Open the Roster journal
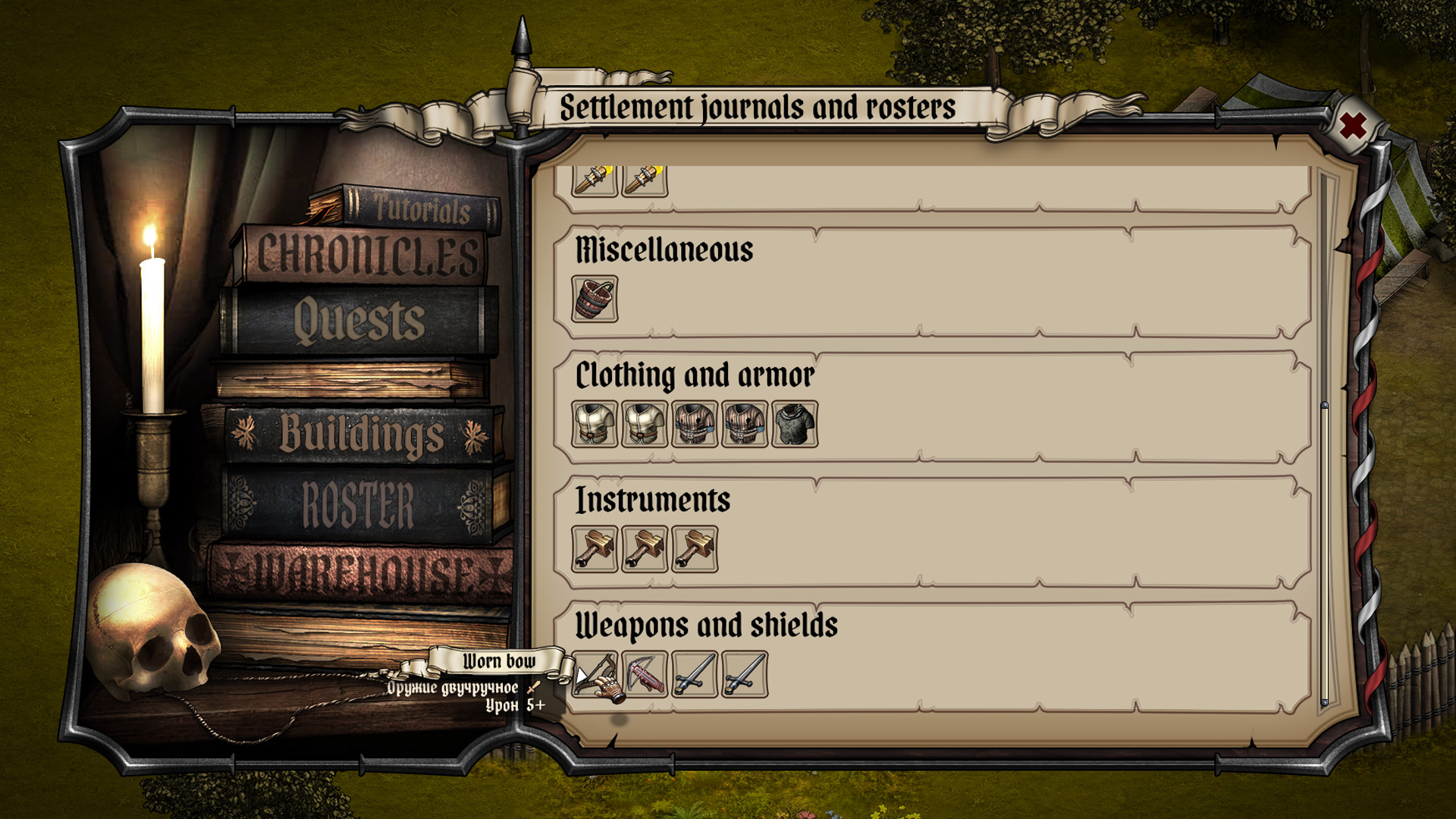1456x819 pixels. pos(356,500)
